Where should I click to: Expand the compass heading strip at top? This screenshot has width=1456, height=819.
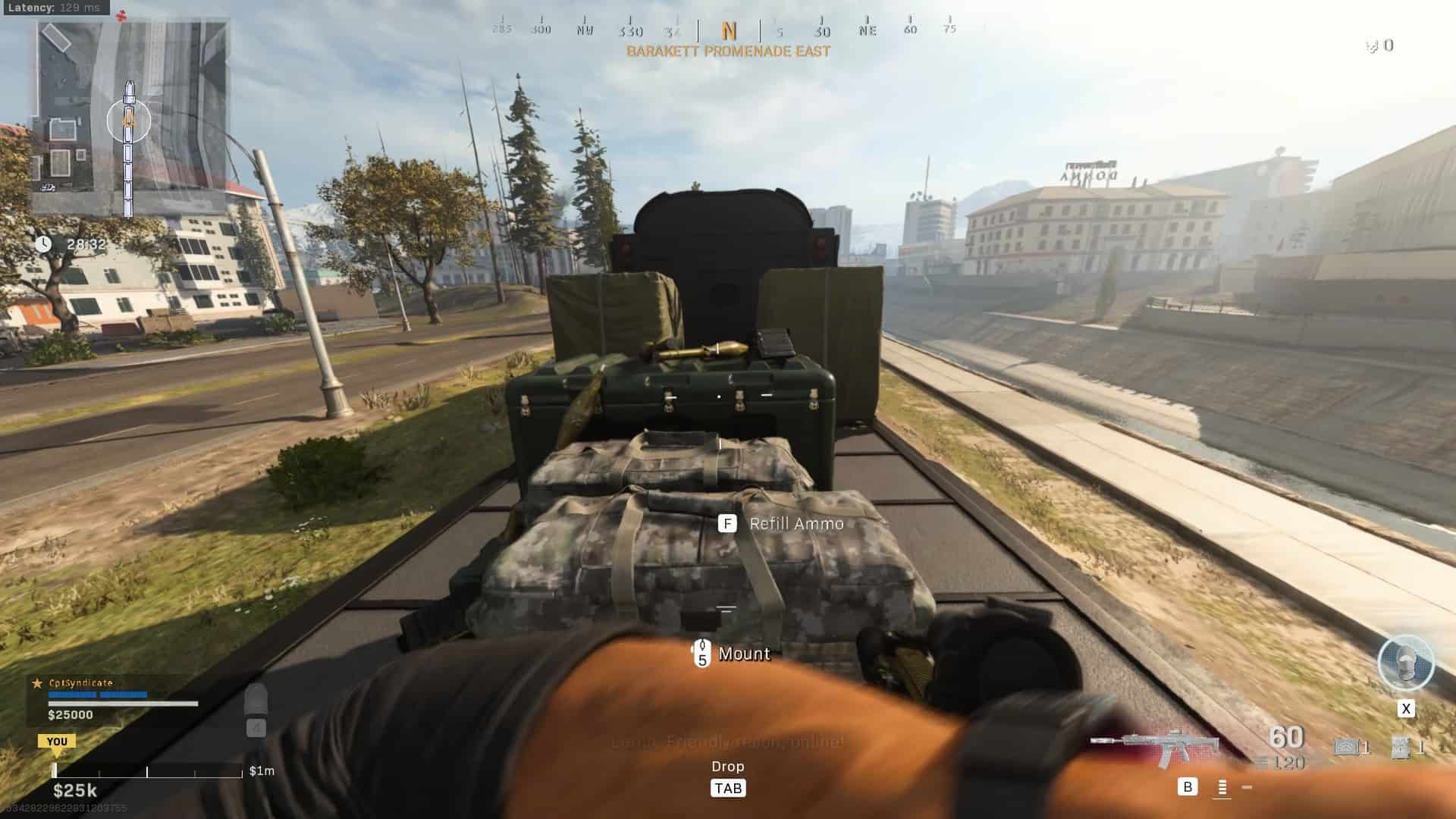pyautogui.click(x=728, y=30)
